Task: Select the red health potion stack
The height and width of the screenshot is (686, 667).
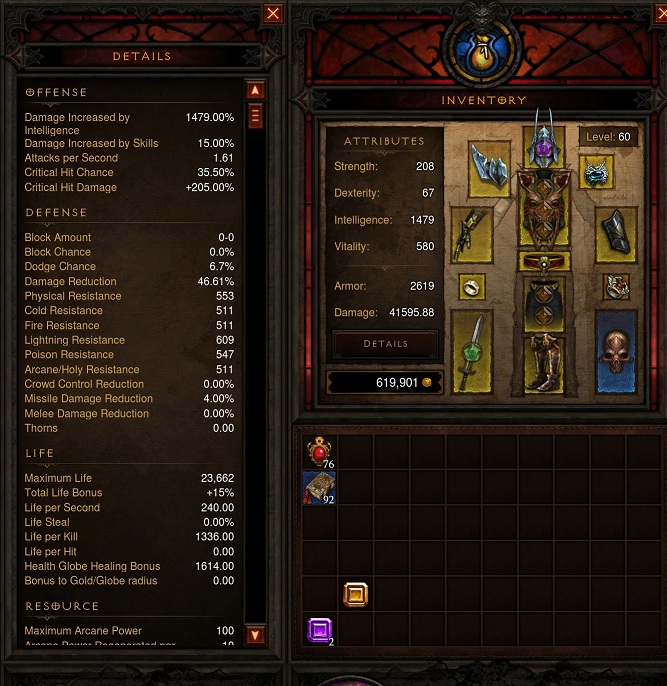Action: [320, 452]
